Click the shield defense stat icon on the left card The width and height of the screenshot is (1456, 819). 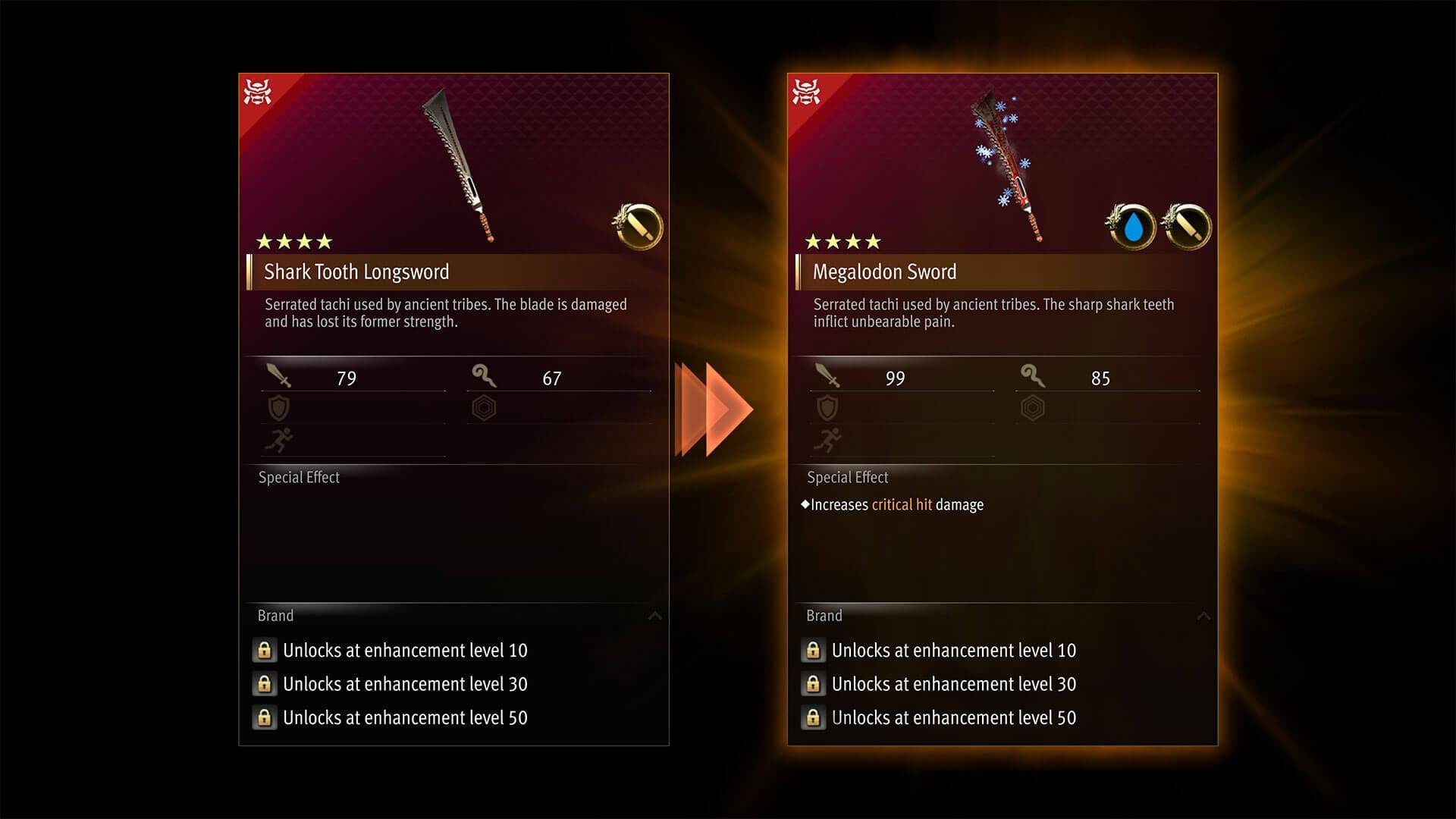(279, 407)
